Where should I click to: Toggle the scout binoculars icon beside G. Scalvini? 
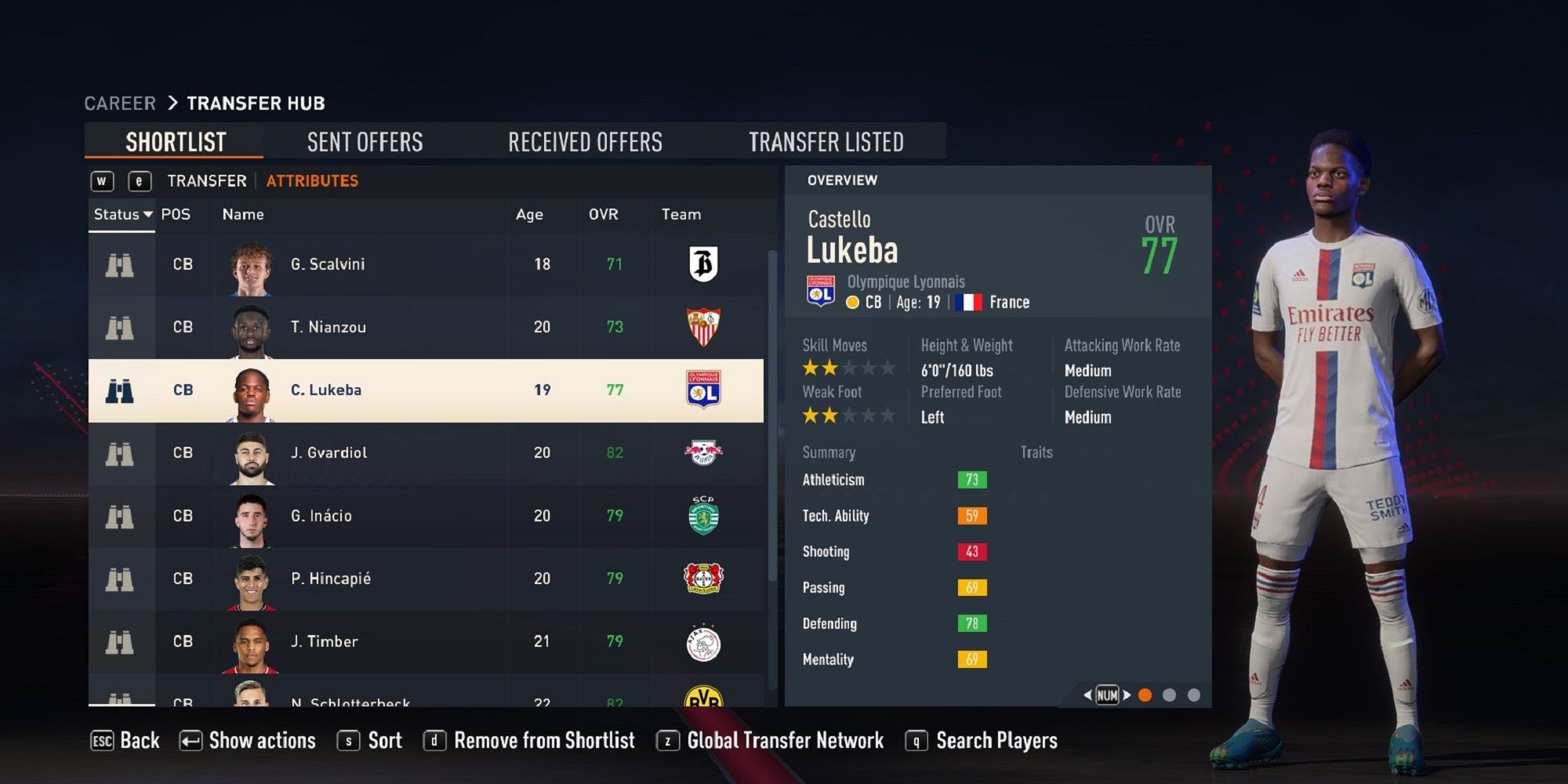coord(121,264)
